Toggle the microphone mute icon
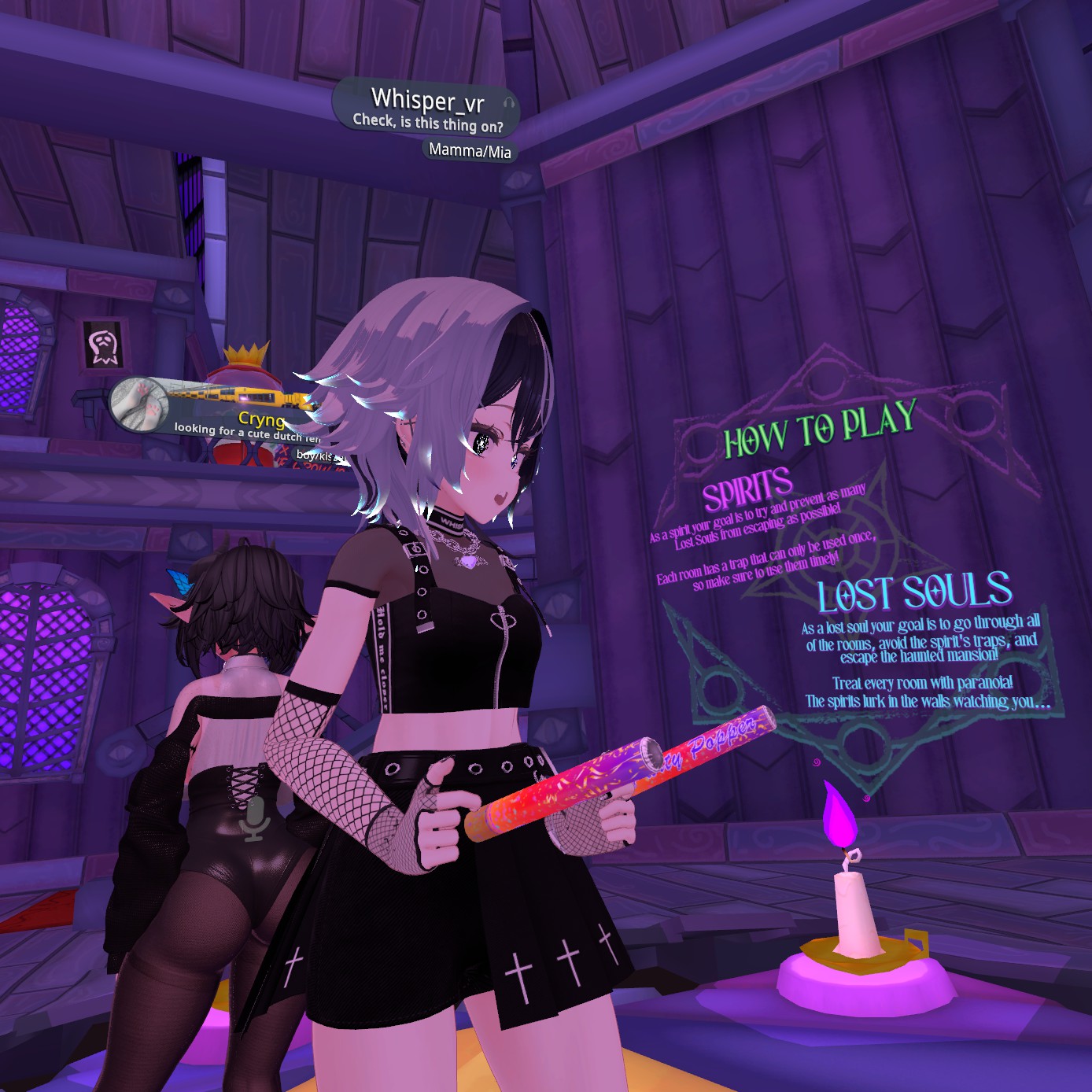The width and height of the screenshot is (1092, 1092). pyautogui.click(x=254, y=819)
